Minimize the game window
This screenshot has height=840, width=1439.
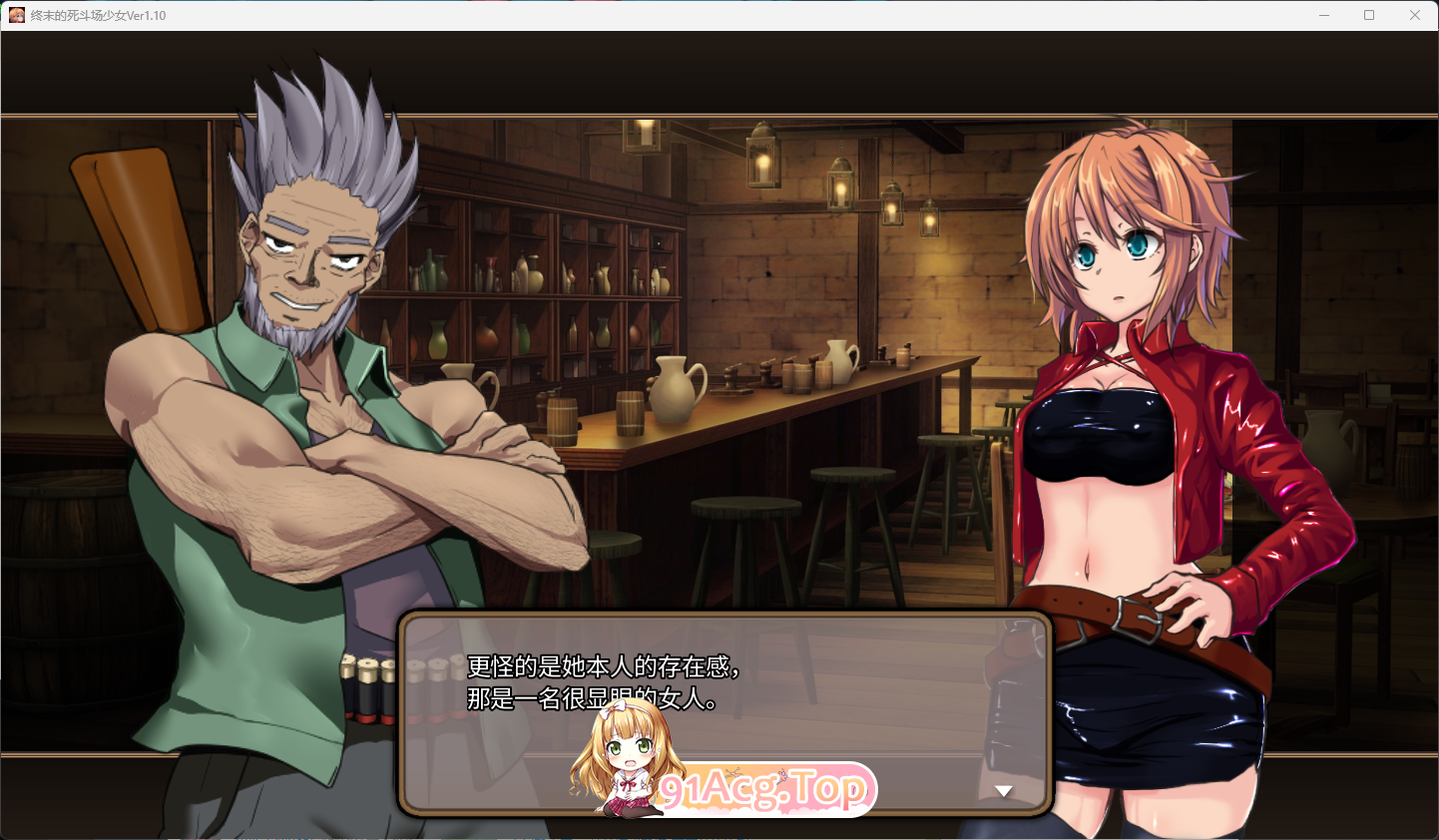1324,15
